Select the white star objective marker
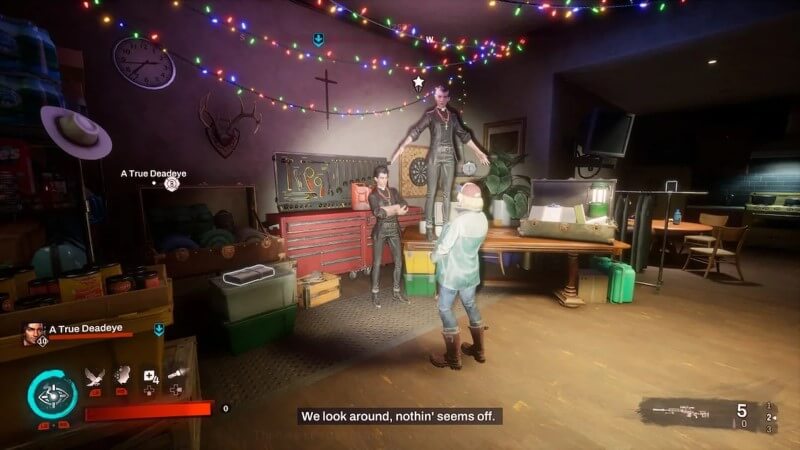The height and width of the screenshot is (450, 800). (x=418, y=82)
